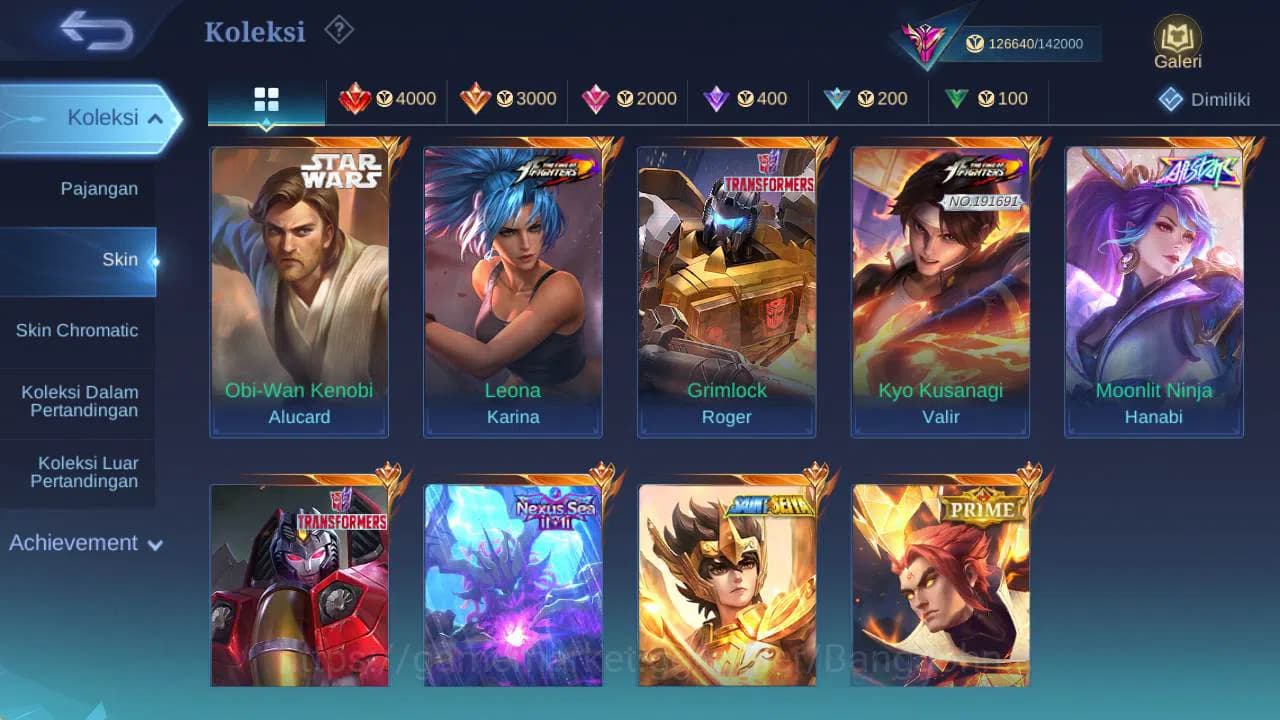Switch to Koleksi Dalam Pertandingan
The height and width of the screenshot is (720, 1280).
pyautogui.click(x=78, y=401)
